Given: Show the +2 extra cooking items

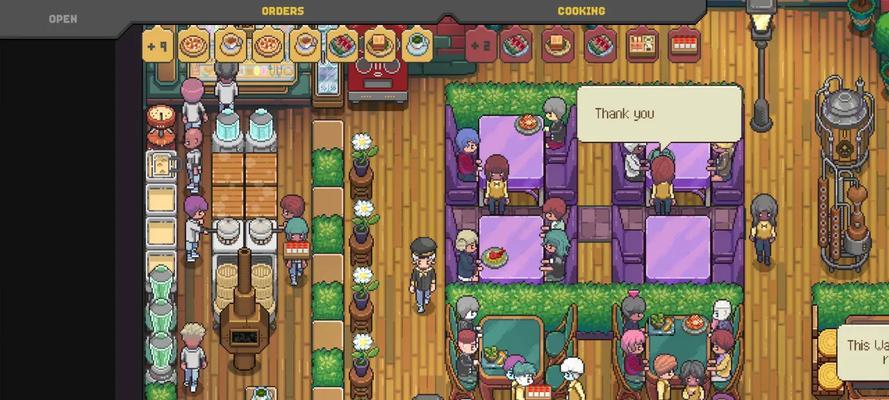Looking at the screenshot, I should [x=481, y=45].
